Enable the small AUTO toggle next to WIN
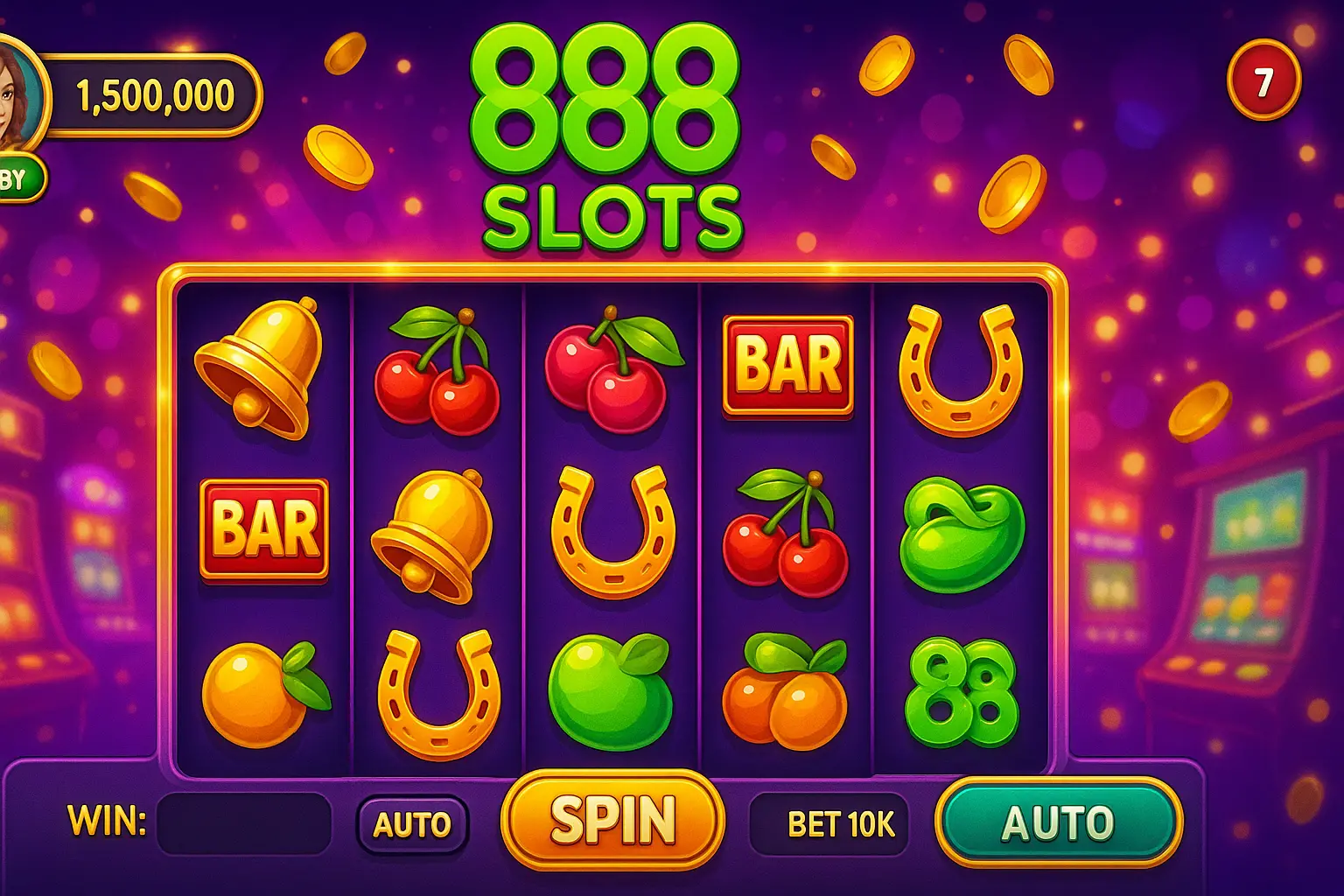This screenshot has height=896, width=1344. point(411,822)
